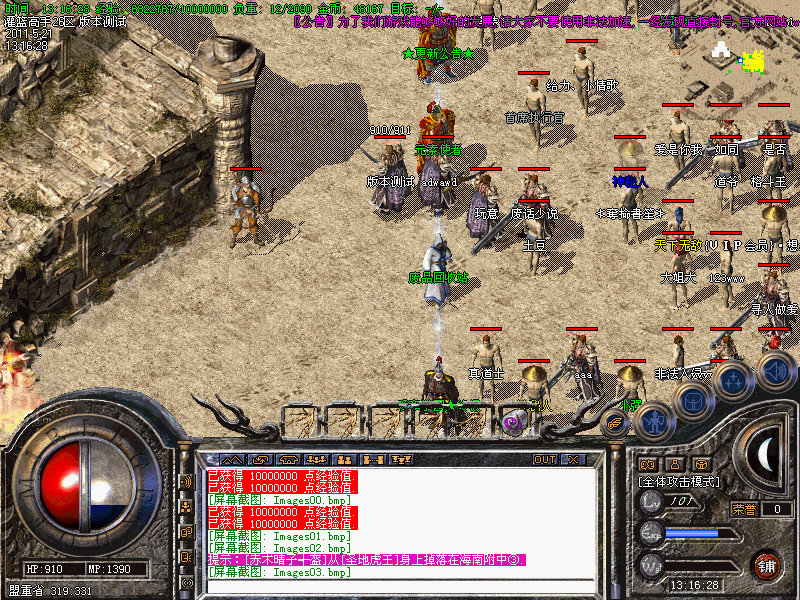Screen dimensions: 800x600
Task: Close with the X button above the chat
Action: tap(573, 459)
